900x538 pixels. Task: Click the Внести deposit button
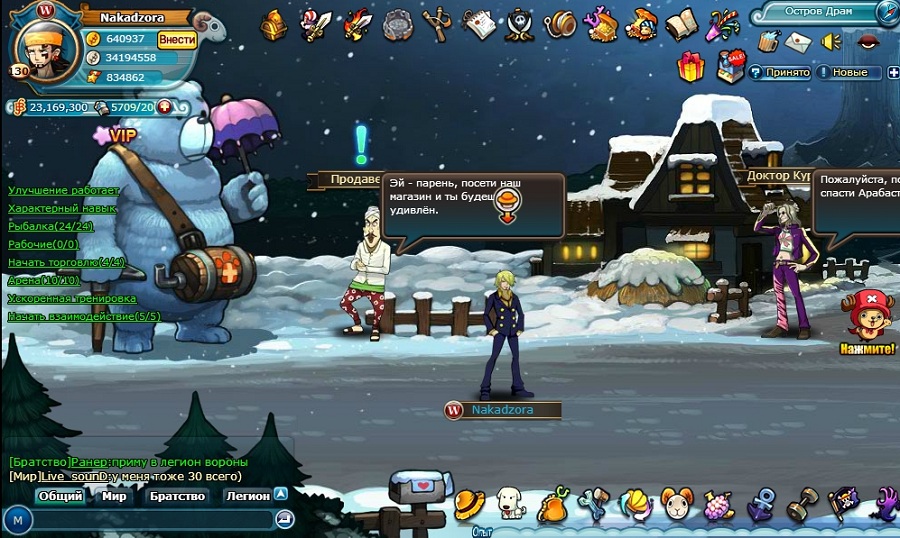tap(177, 39)
